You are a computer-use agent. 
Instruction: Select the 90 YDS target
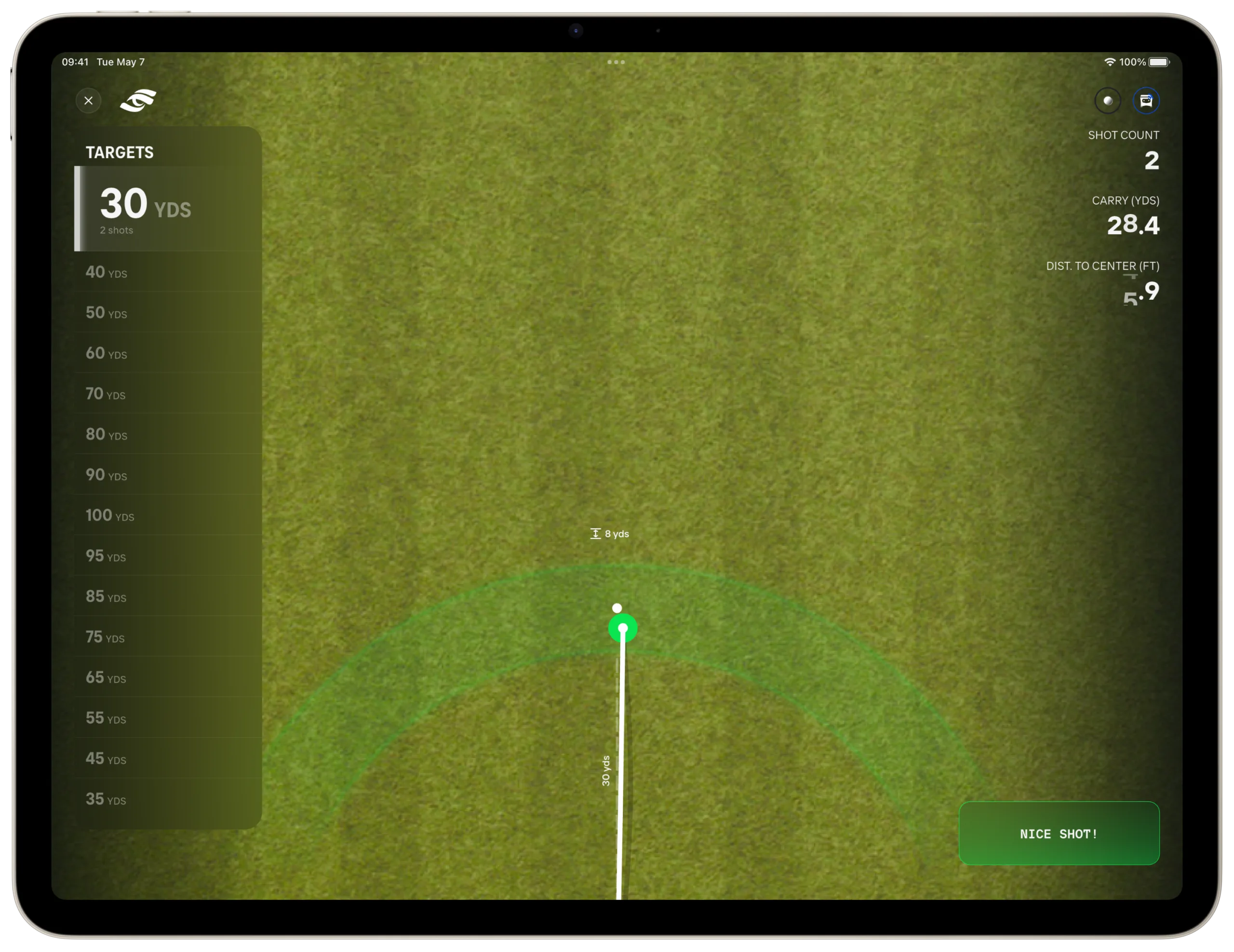coord(168,475)
